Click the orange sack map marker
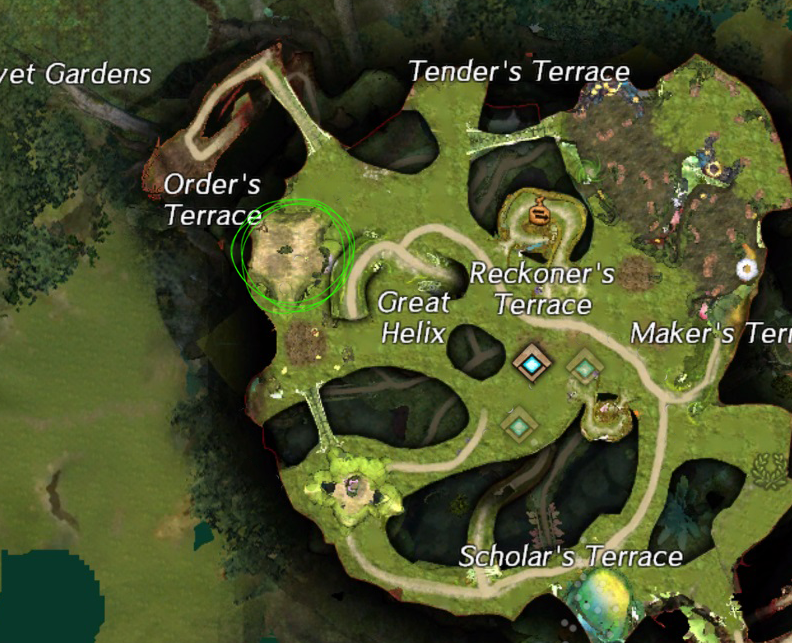Viewport: 792px width, 643px height. click(539, 212)
